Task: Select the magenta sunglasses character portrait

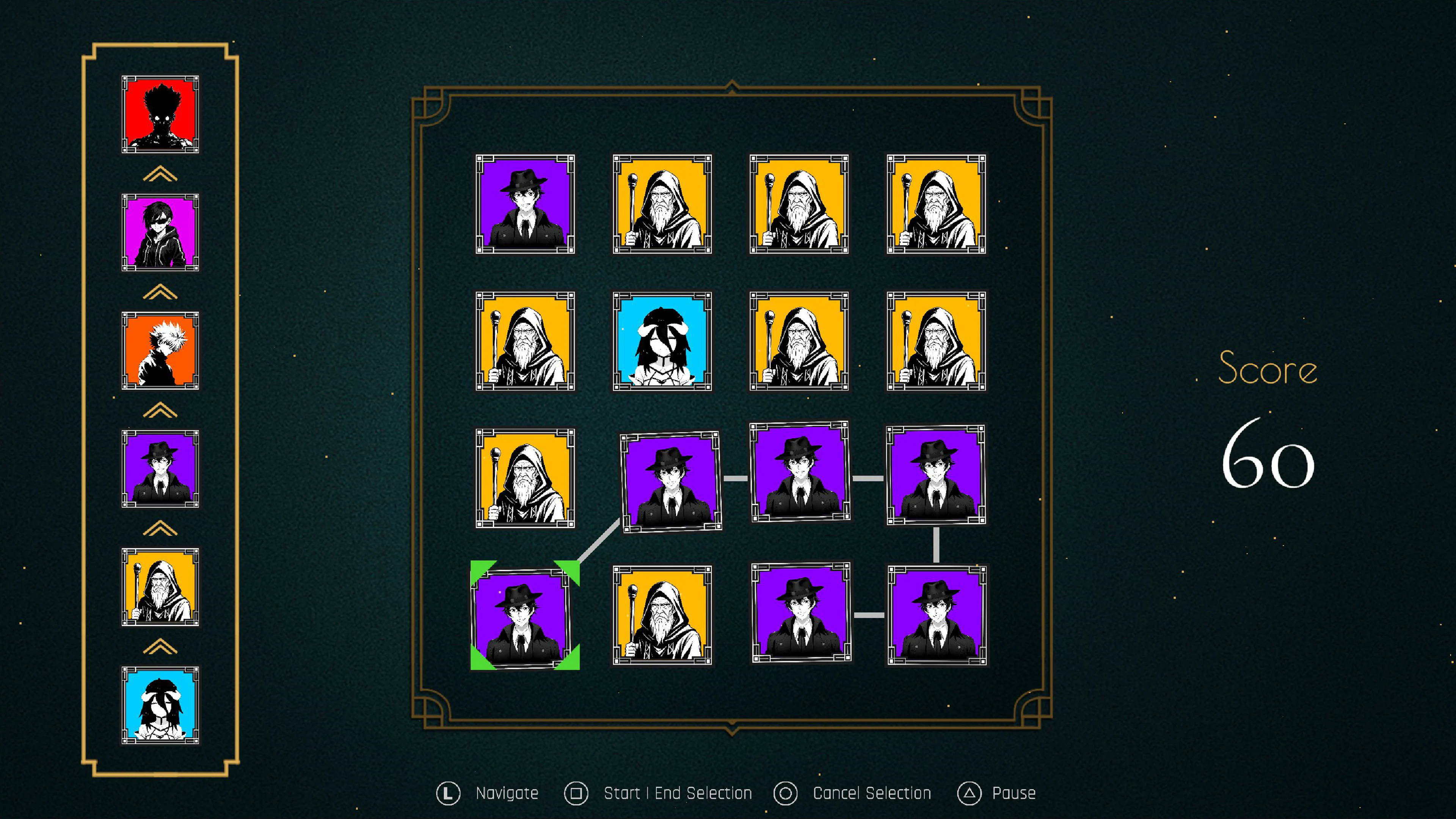Action: point(160,232)
